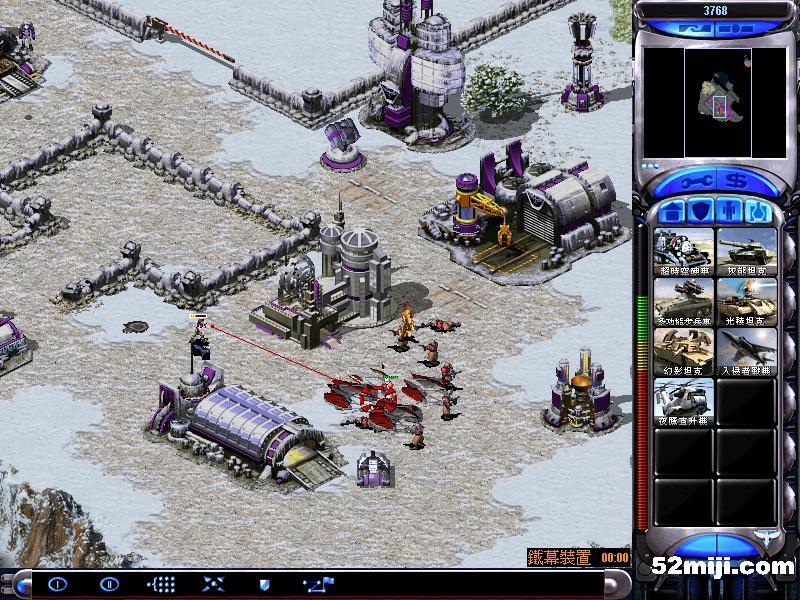Select team one on the command bar
This screenshot has height=600, width=800.
pyautogui.click(x=57, y=584)
